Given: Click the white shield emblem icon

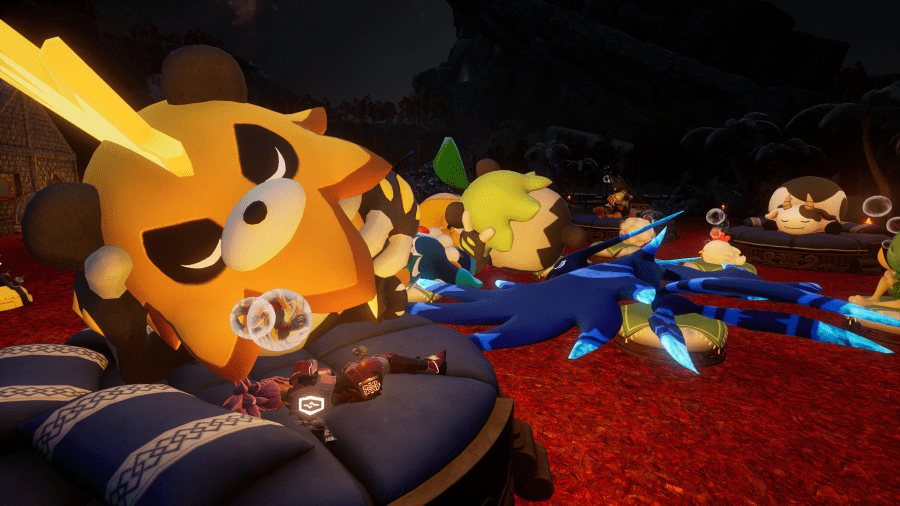Looking at the screenshot, I should point(310,405).
